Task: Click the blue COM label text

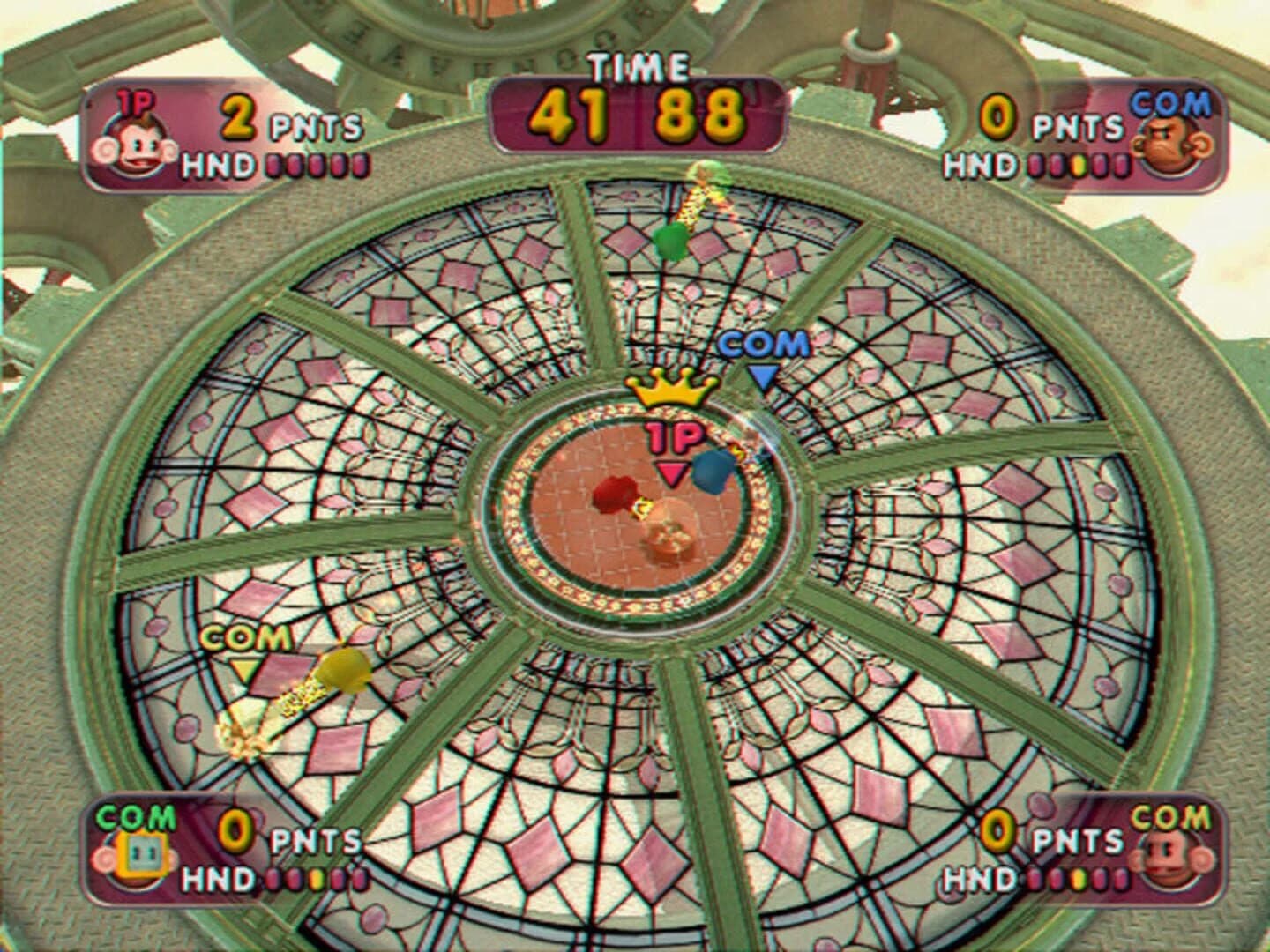Action: click(x=763, y=343)
